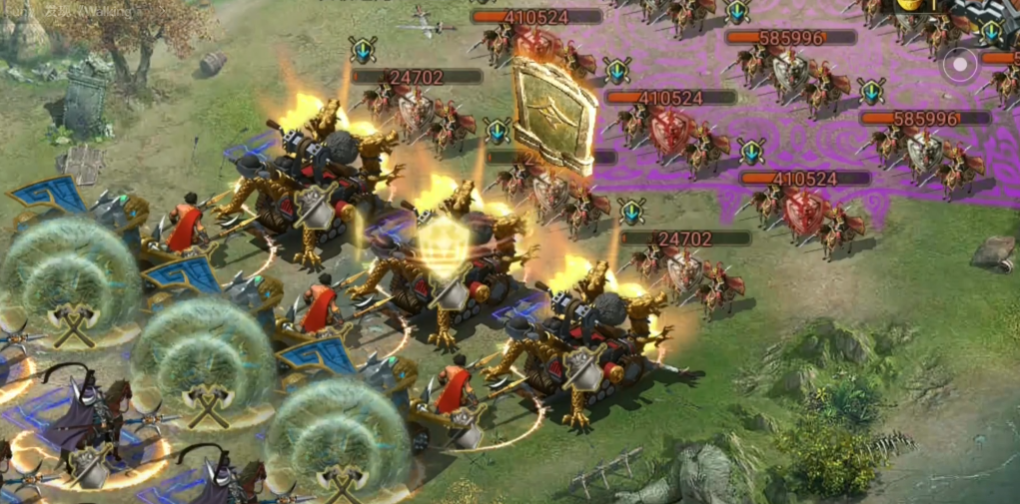
Task: Tap the floating white circle overlay button
Action: pyautogui.click(x=960, y=66)
